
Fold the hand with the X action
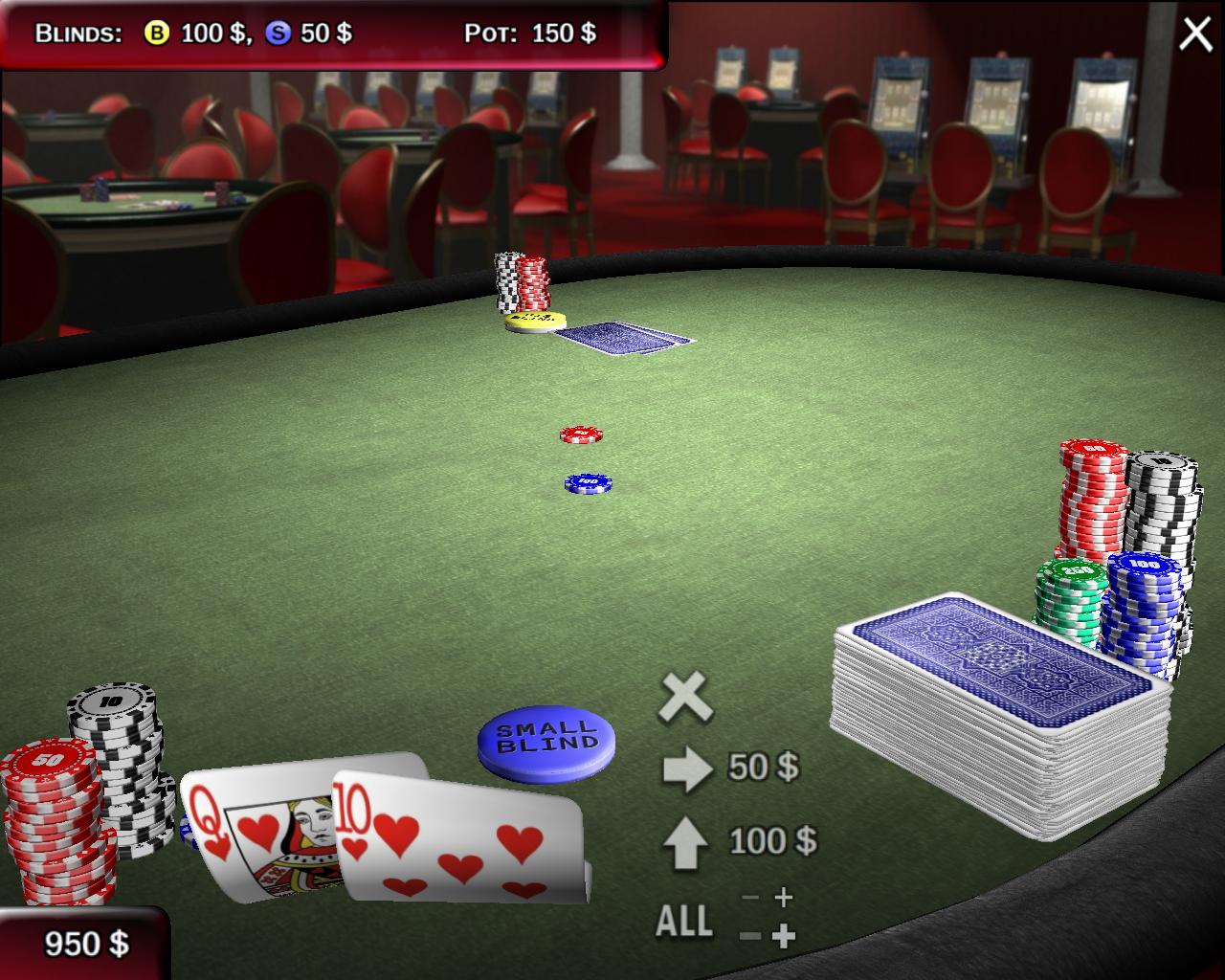(x=685, y=696)
